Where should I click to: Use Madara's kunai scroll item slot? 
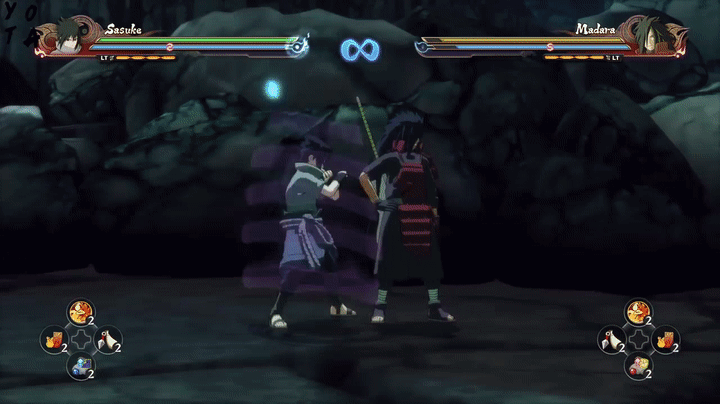point(610,340)
